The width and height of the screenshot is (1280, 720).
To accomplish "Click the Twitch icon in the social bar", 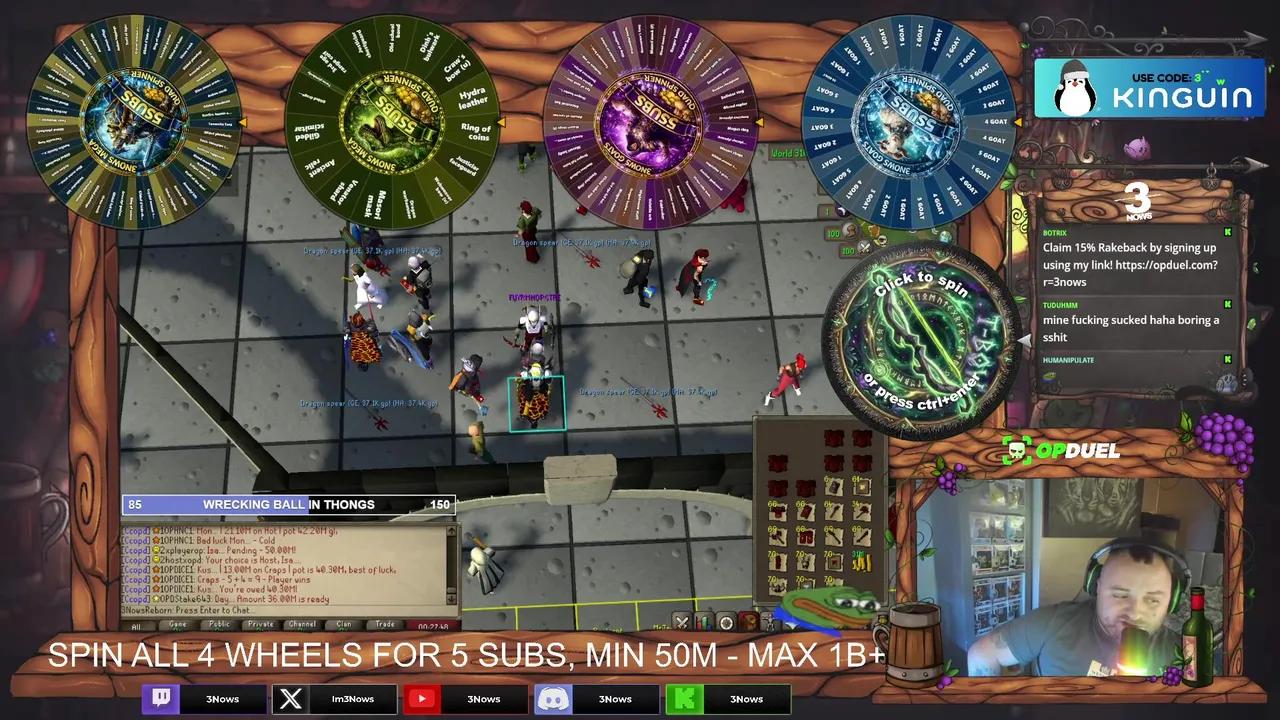I will pos(160,699).
